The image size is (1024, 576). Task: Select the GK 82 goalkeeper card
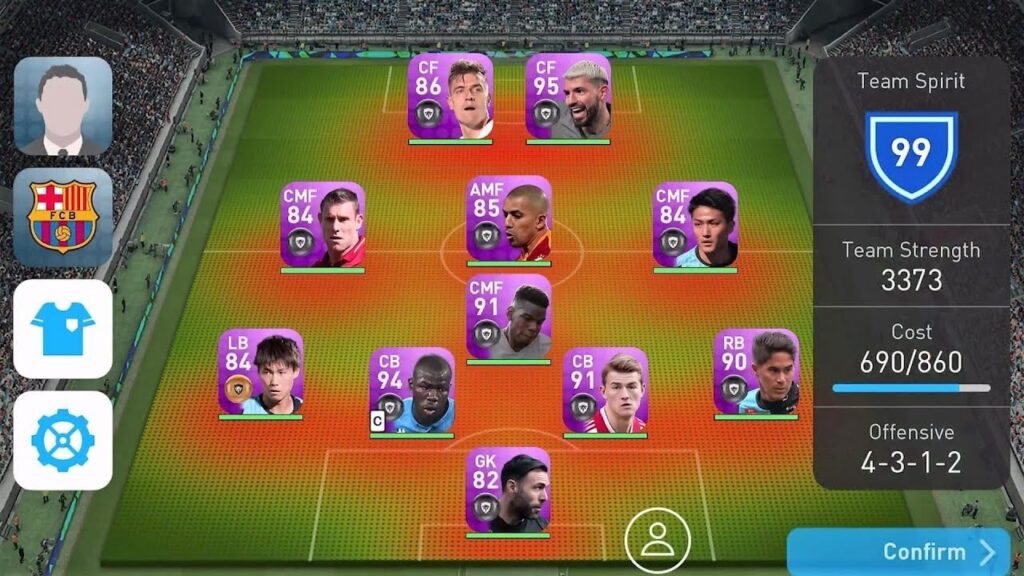(508, 490)
